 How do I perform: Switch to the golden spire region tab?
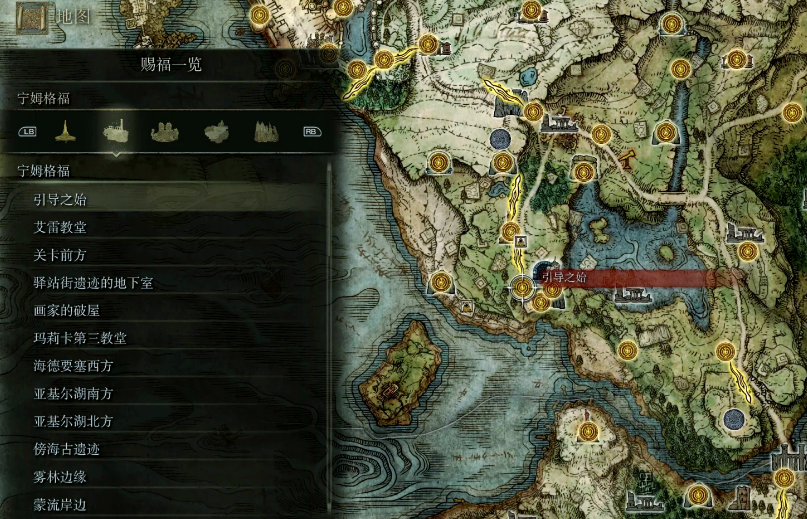[66, 131]
